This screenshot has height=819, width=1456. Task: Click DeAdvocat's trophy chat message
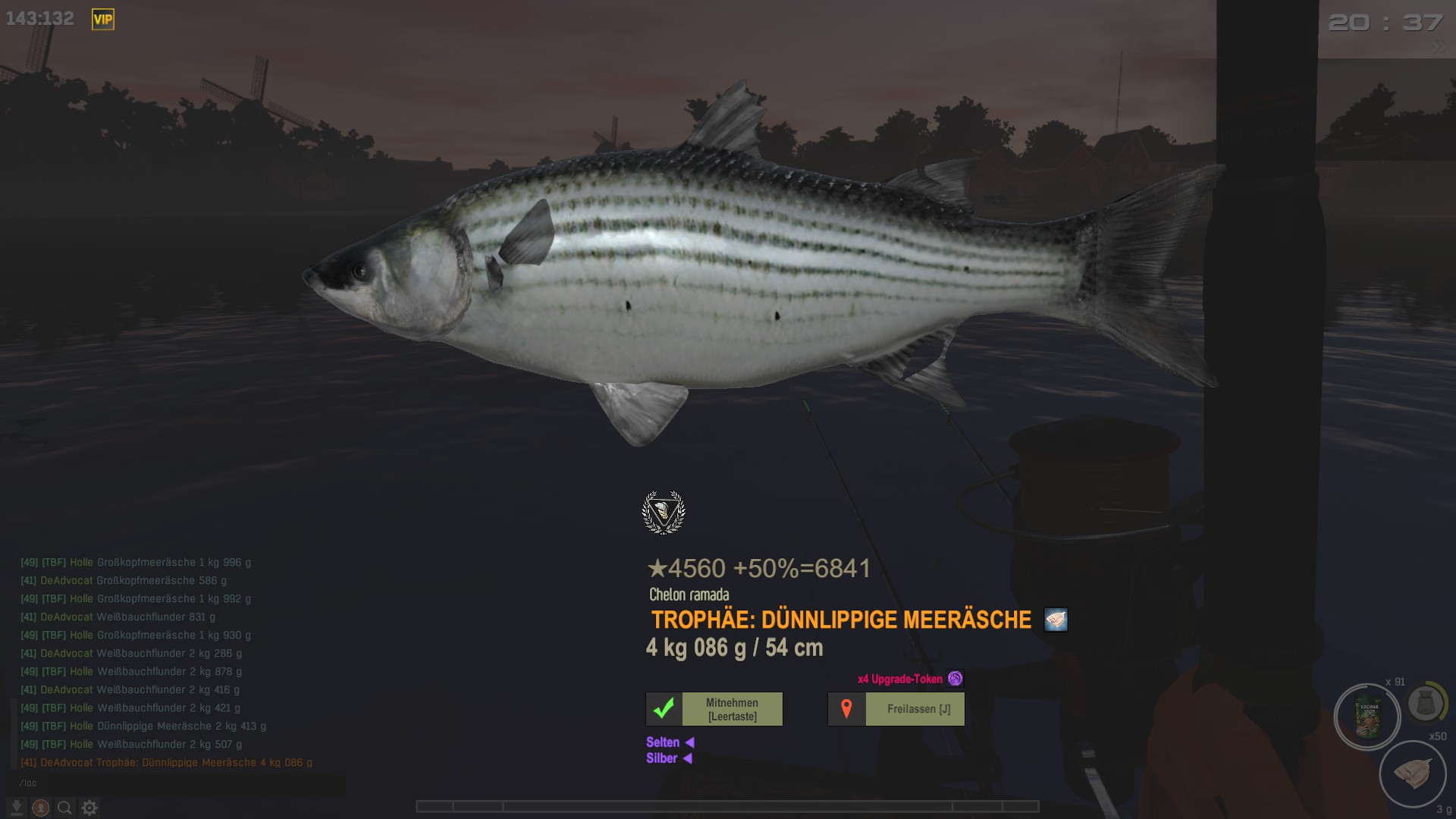tap(167, 762)
